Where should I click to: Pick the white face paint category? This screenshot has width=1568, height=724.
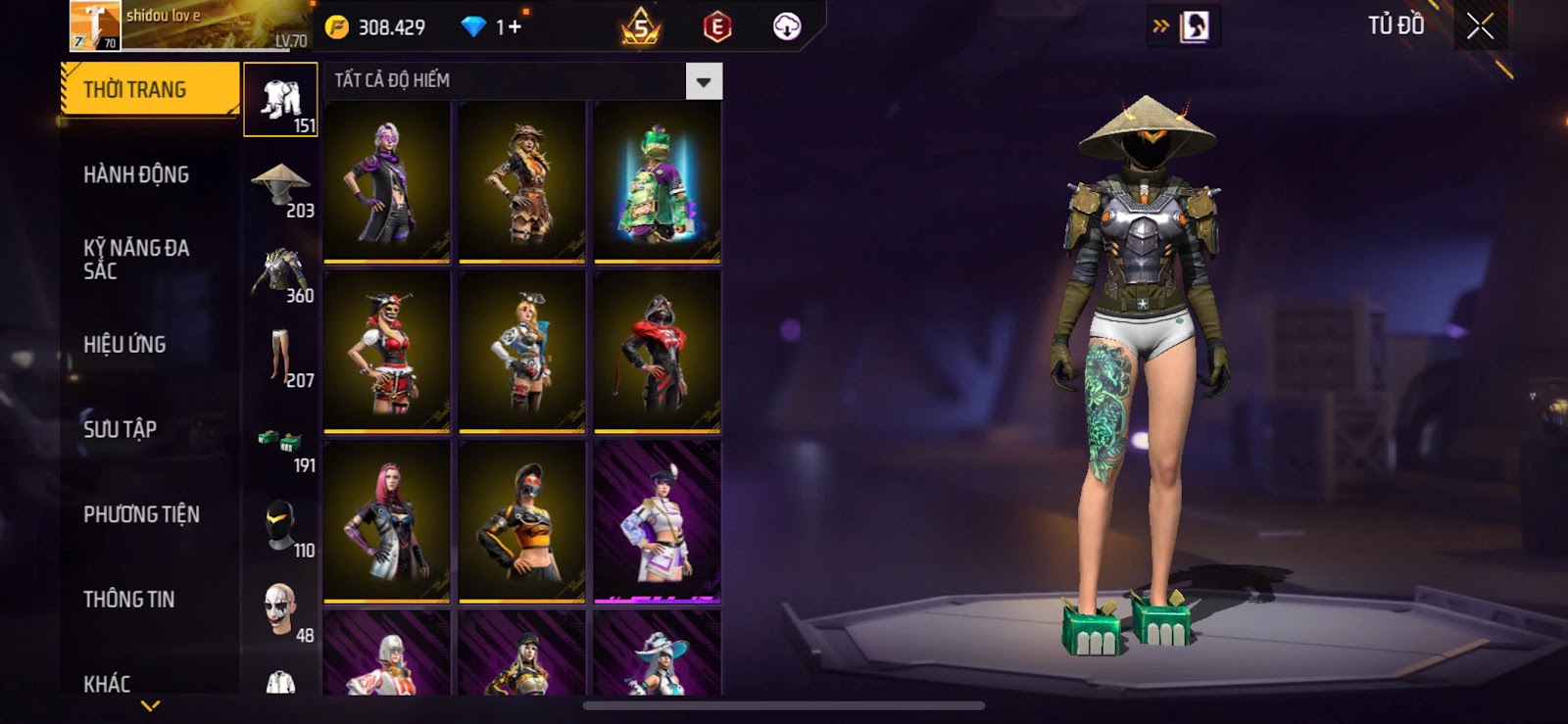[280, 609]
